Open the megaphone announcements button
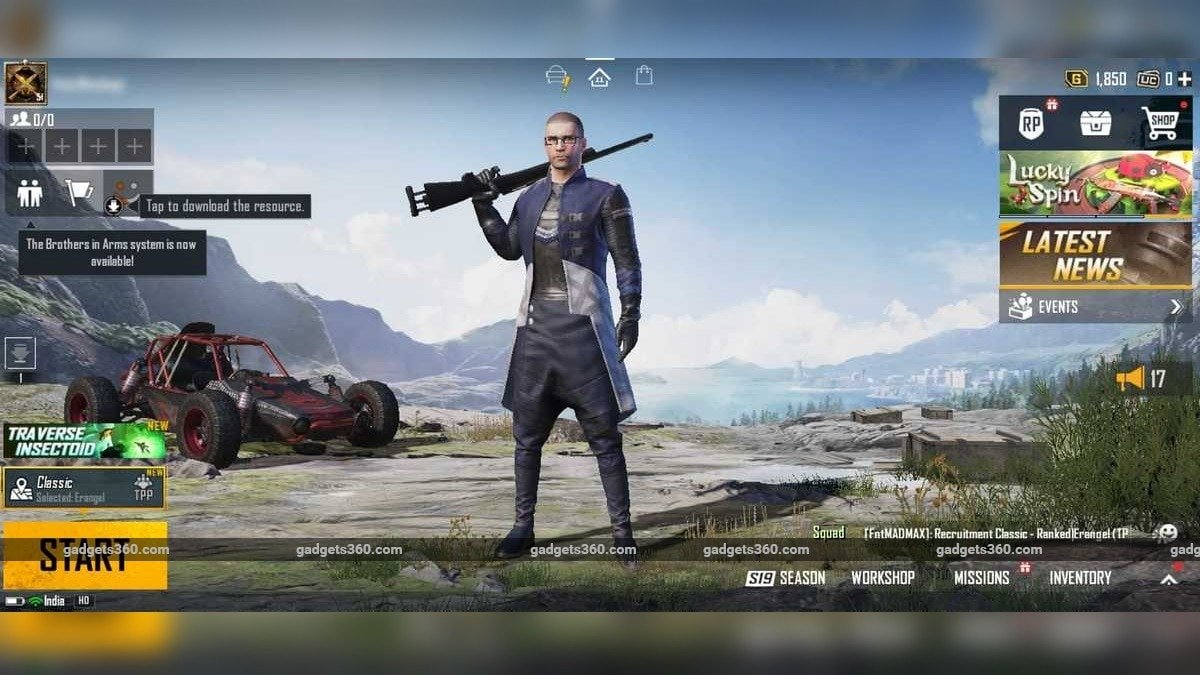The width and height of the screenshot is (1200, 675). coord(1142,378)
